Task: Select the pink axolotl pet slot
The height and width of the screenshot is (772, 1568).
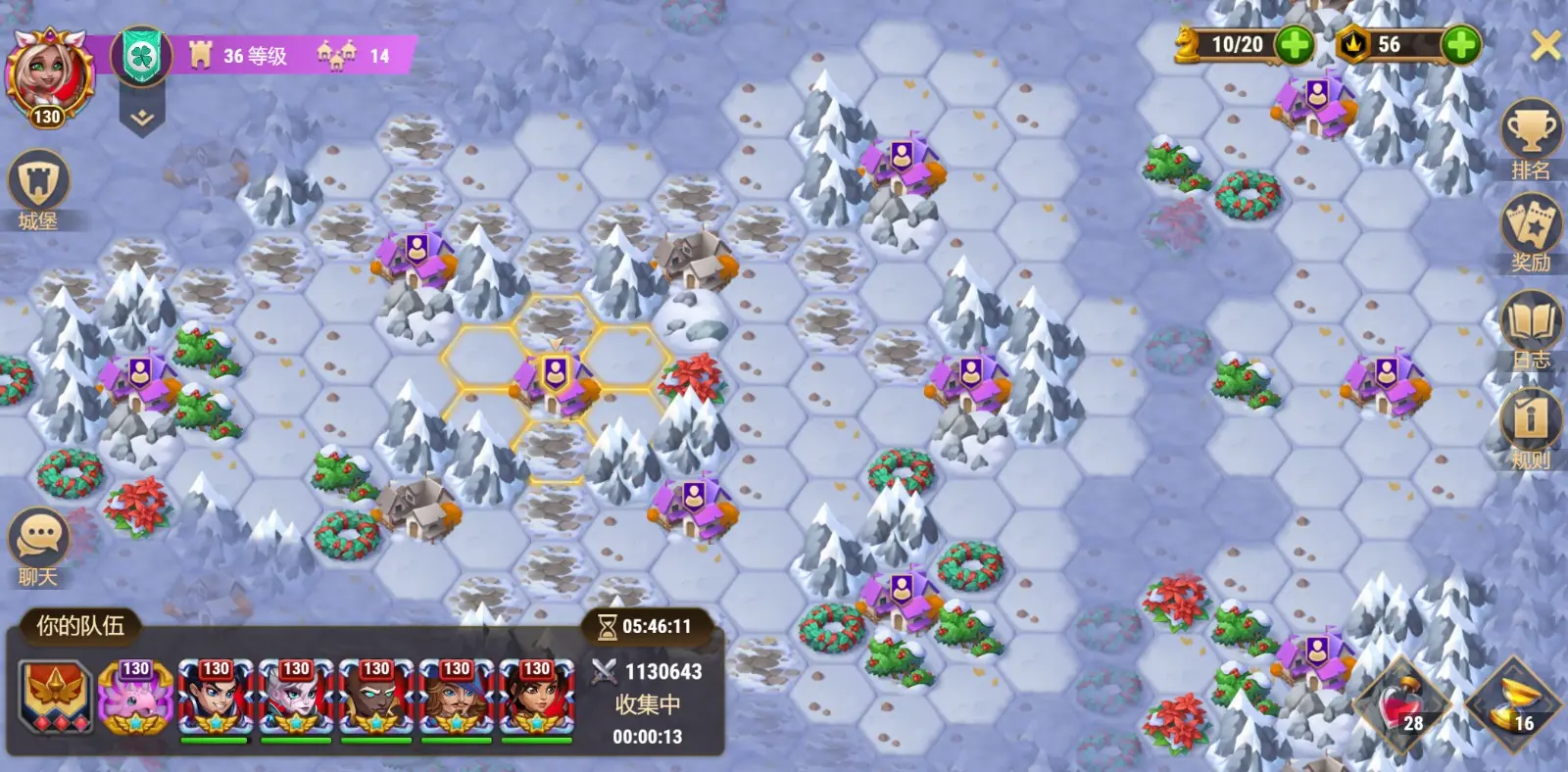Action: (135, 698)
